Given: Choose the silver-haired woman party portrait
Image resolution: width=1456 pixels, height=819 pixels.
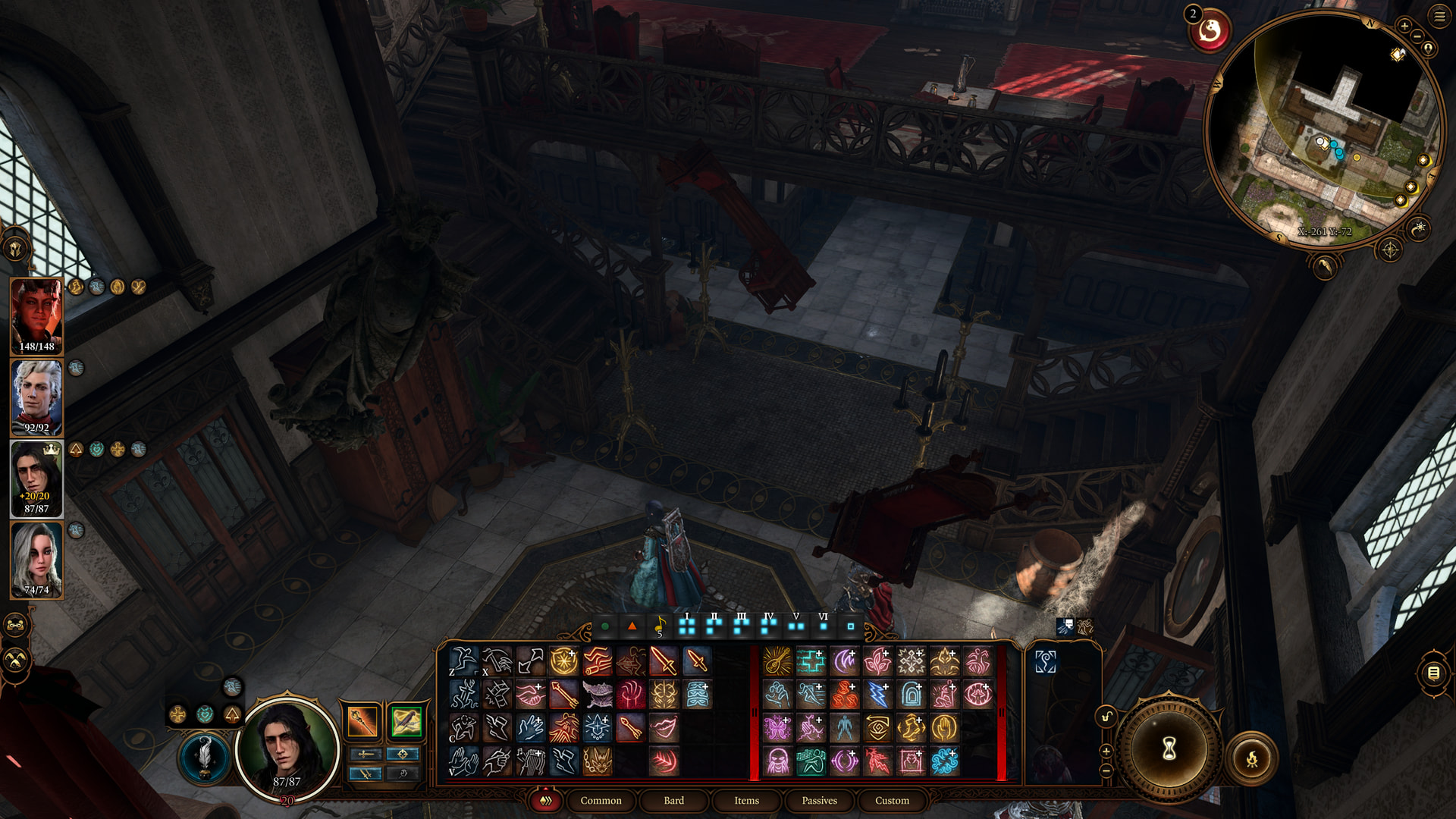Looking at the screenshot, I should pyautogui.click(x=36, y=559).
